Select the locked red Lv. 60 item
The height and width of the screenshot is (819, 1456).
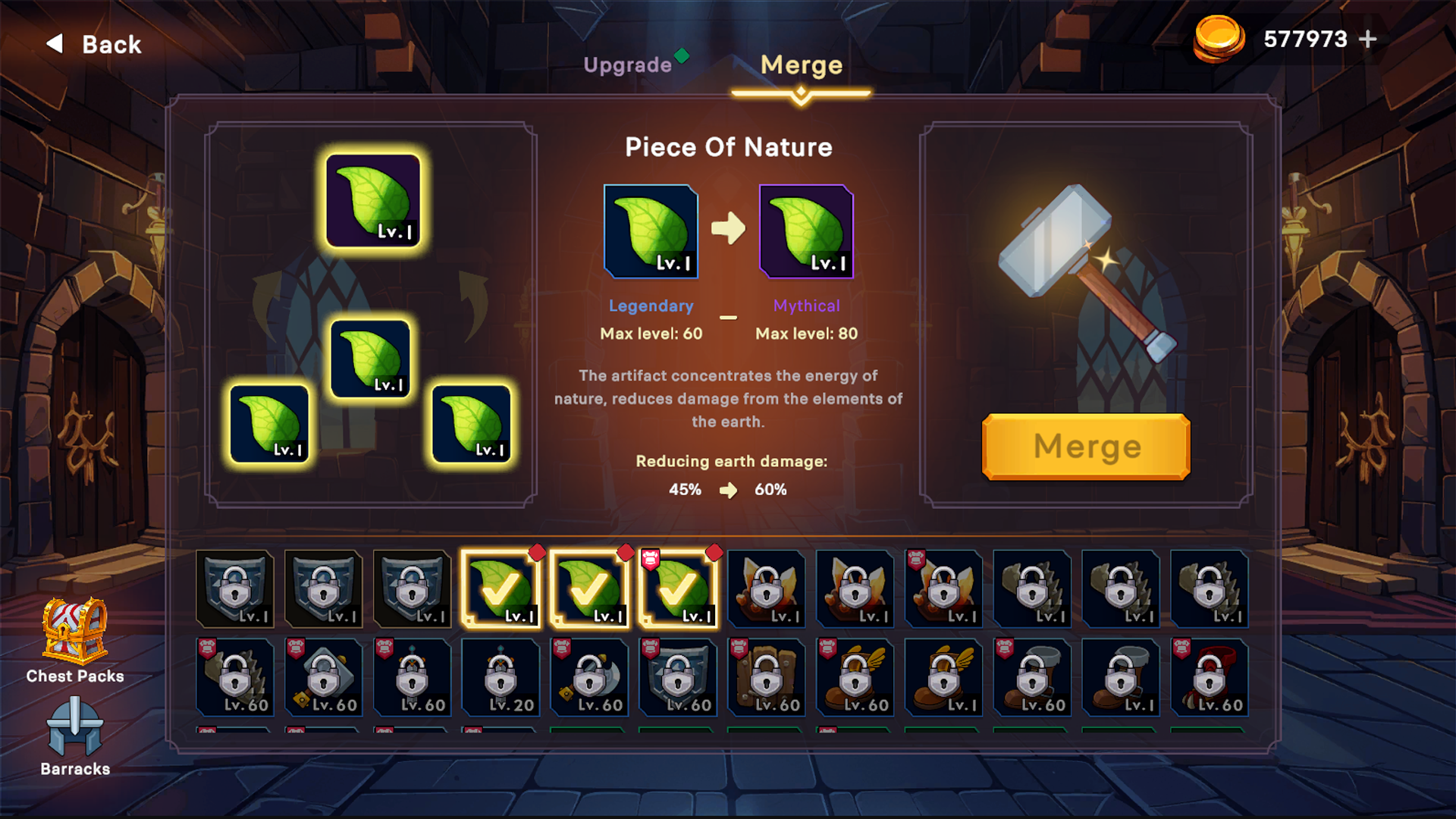tap(1209, 677)
